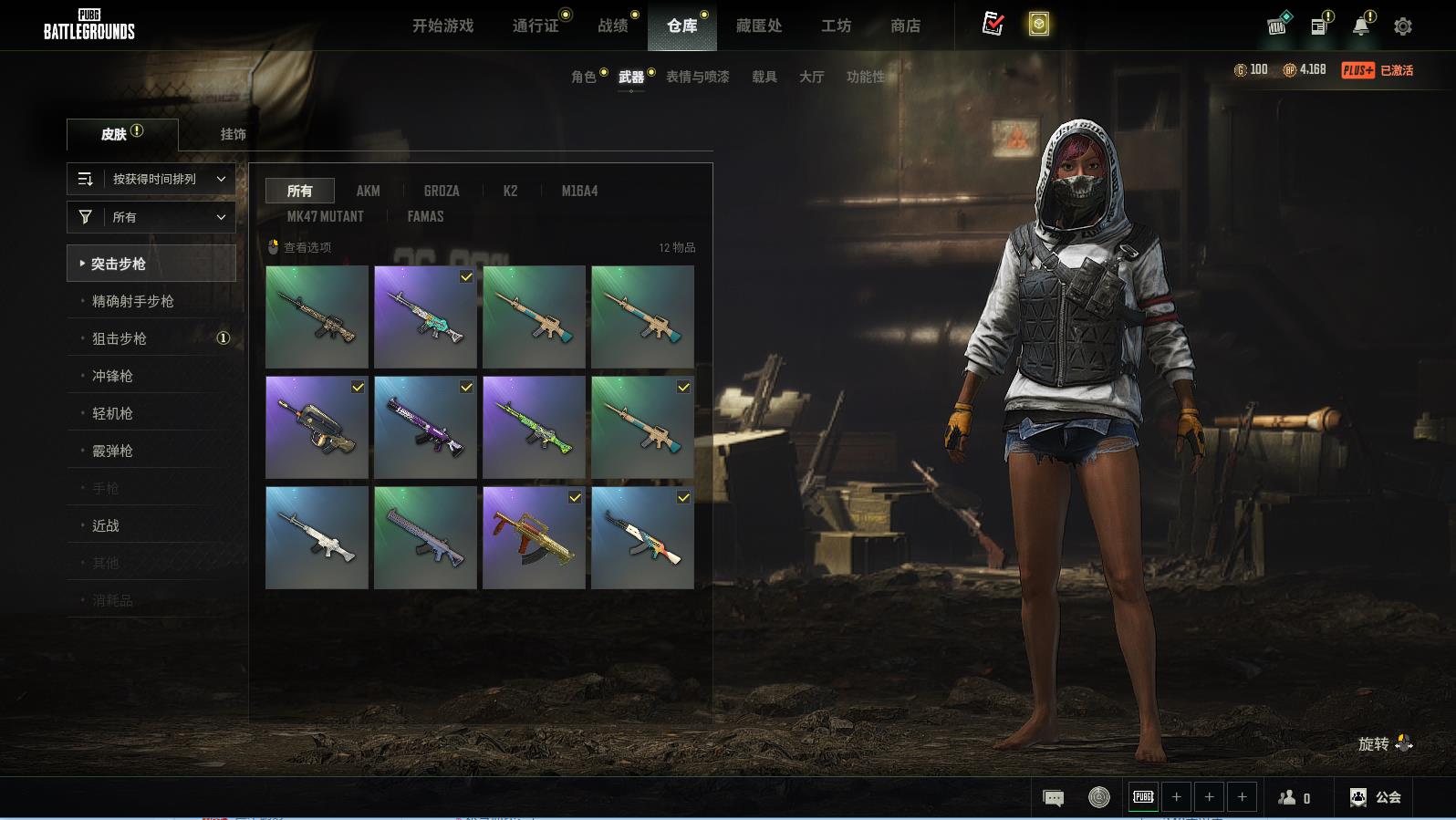Filter skins by FAMAS
Image resolution: width=1456 pixels, height=820 pixels.
(x=425, y=216)
